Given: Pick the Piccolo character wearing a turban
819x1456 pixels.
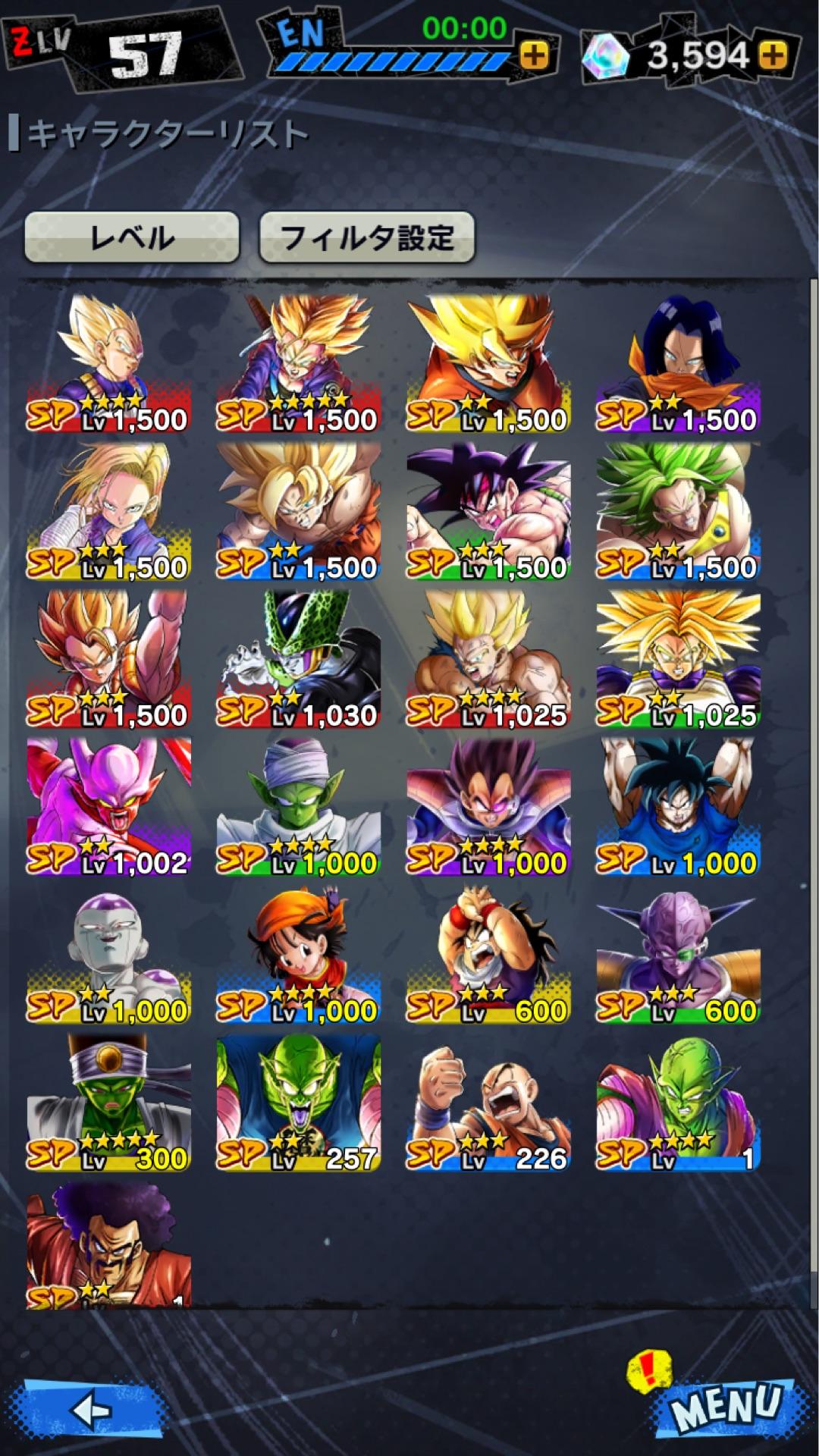Looking at the screenshot, I should click(x=299, y=807).
